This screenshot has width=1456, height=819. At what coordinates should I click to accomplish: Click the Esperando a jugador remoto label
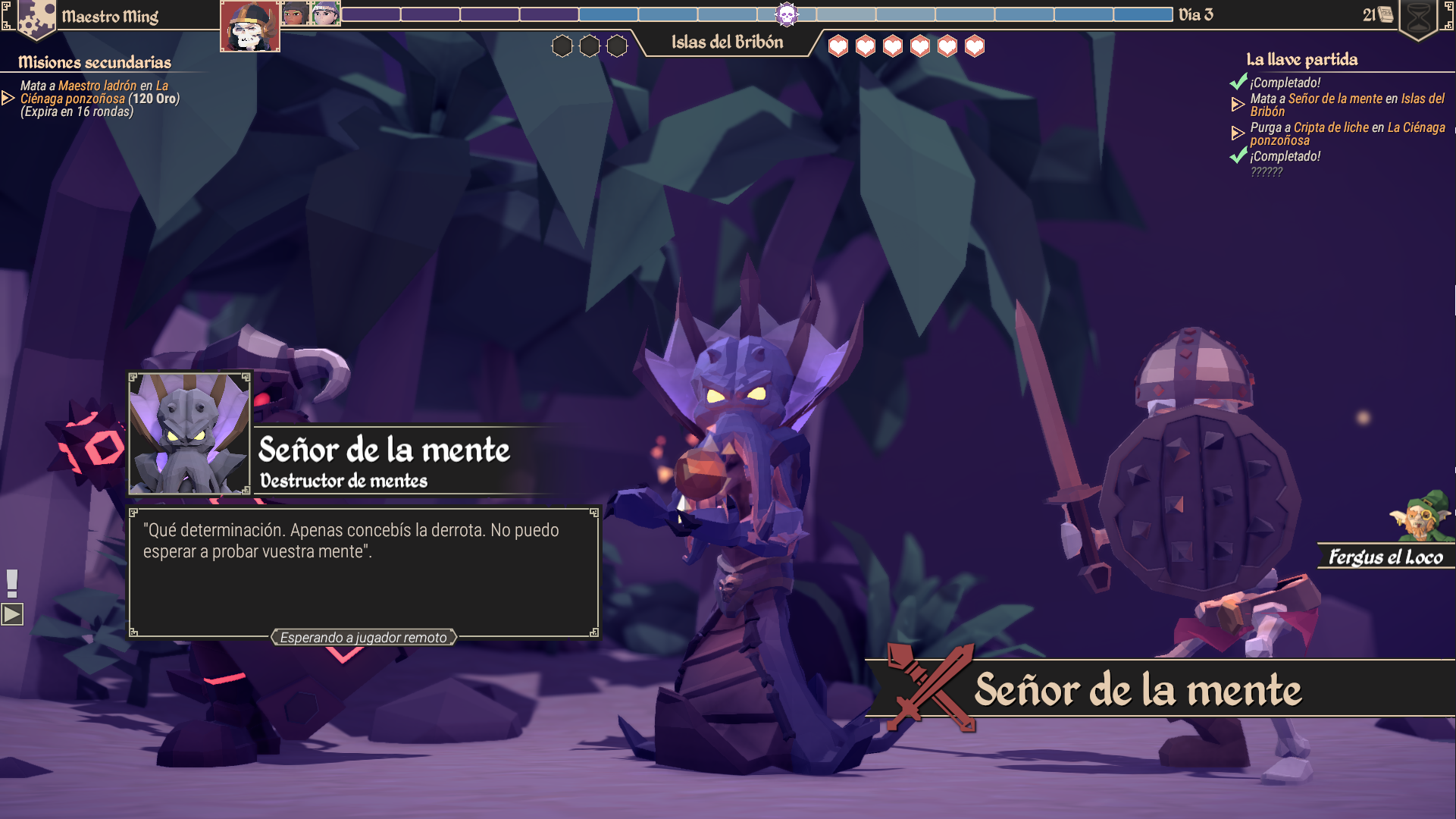click(364, 638)
